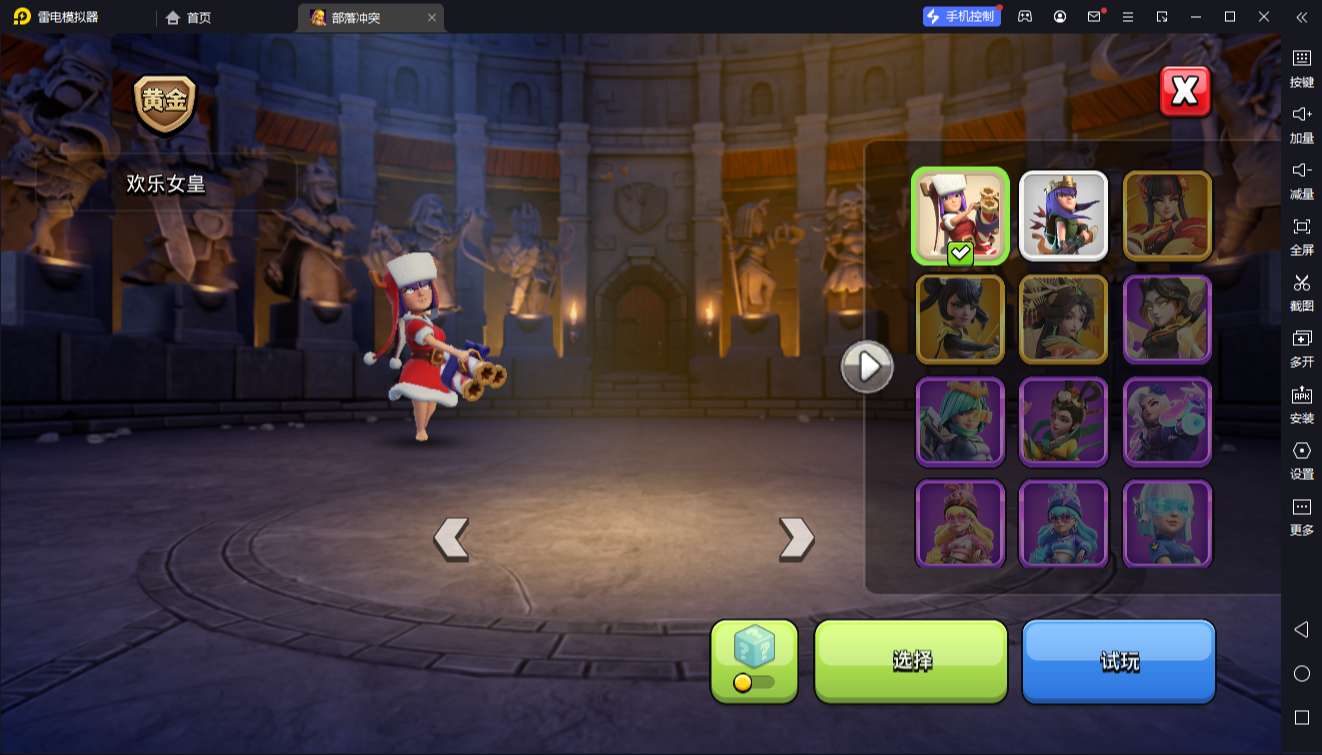Image resolution: width=1322 pixels, height=755 pixels.
Task: Toggle the random skin cube switch
Action: [x=754, y=682]
